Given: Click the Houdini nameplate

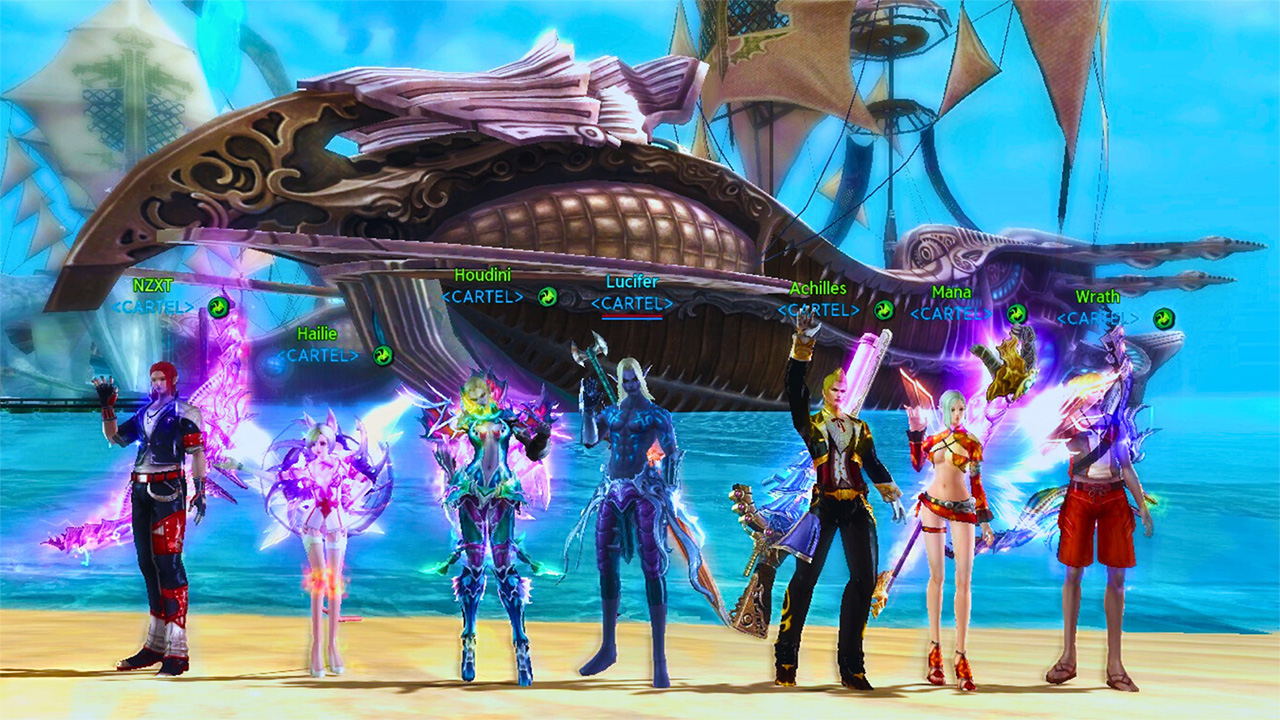Looking at the screenshot, I should [x=482, y=275].
